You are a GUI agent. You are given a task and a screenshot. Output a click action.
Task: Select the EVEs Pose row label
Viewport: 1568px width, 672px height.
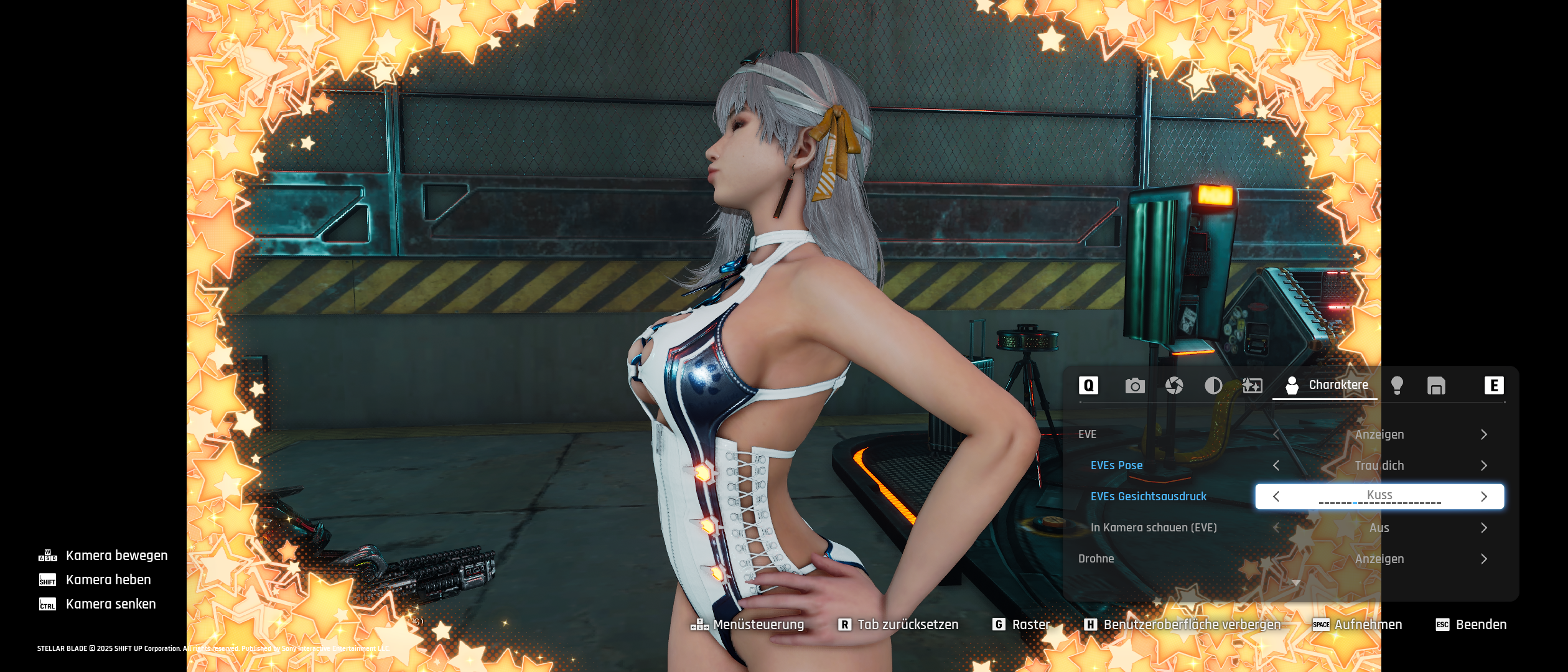[x=1116, y=465]
